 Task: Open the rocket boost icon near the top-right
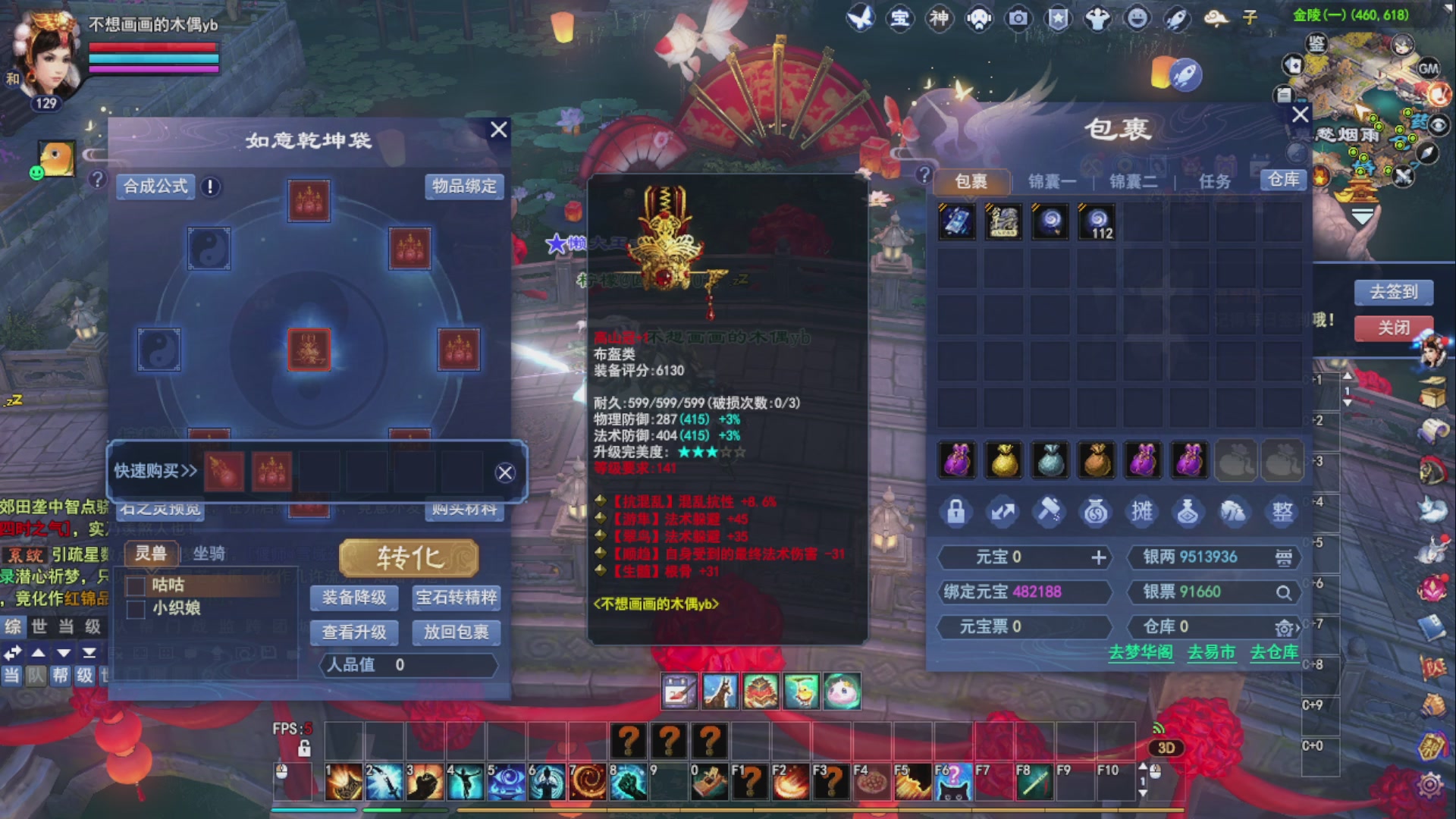1185,74
